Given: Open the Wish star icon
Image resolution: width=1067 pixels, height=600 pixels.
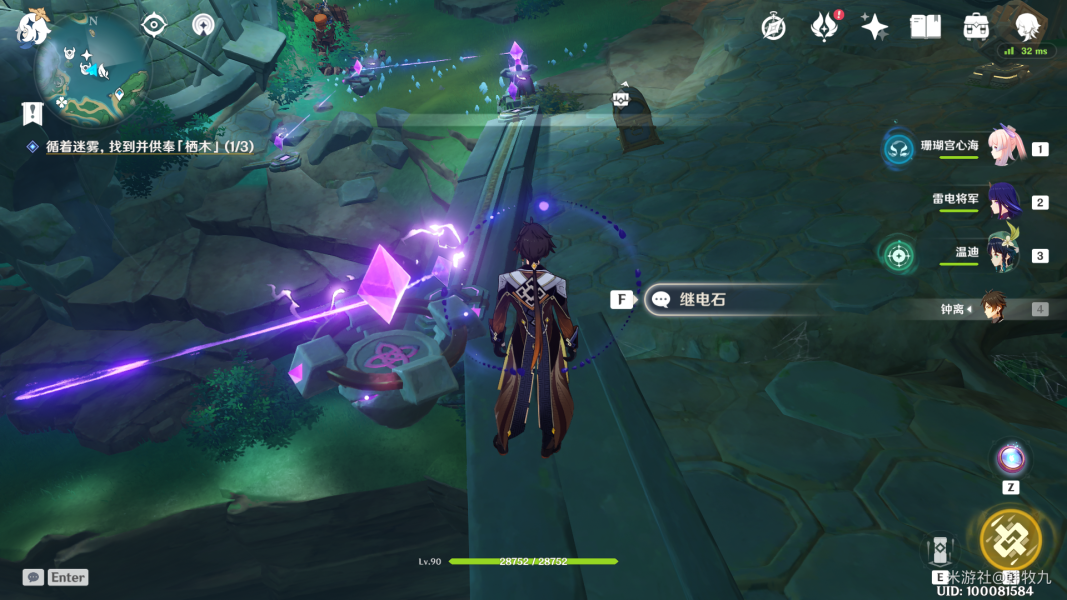Looking at the screenshot, I should tap(874, 27).
